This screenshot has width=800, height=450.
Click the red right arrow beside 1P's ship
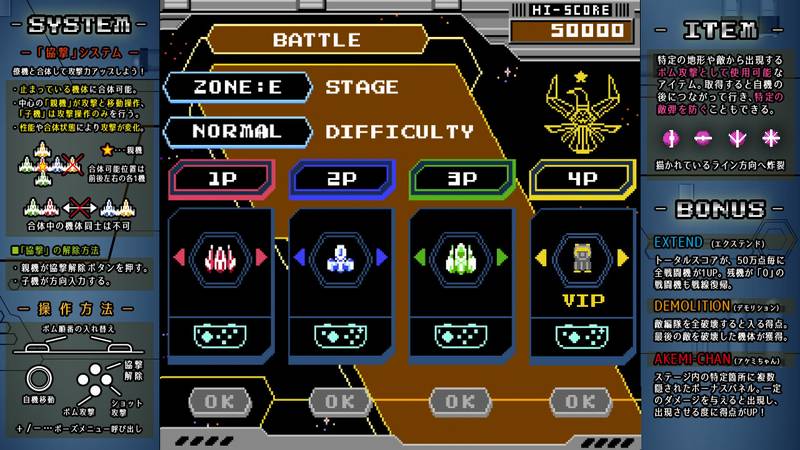[x=262, y=258]
